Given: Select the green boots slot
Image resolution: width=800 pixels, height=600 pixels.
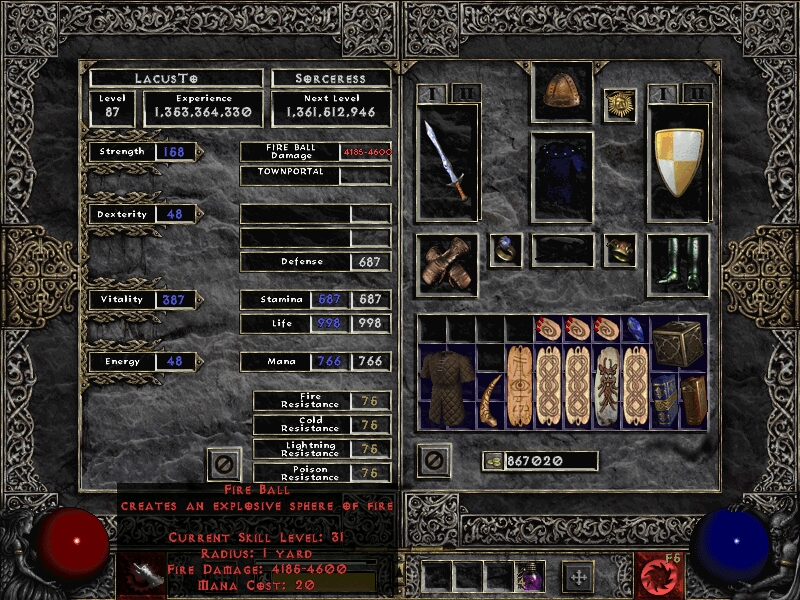Looking at the screenshot, I should click(677, 264).
